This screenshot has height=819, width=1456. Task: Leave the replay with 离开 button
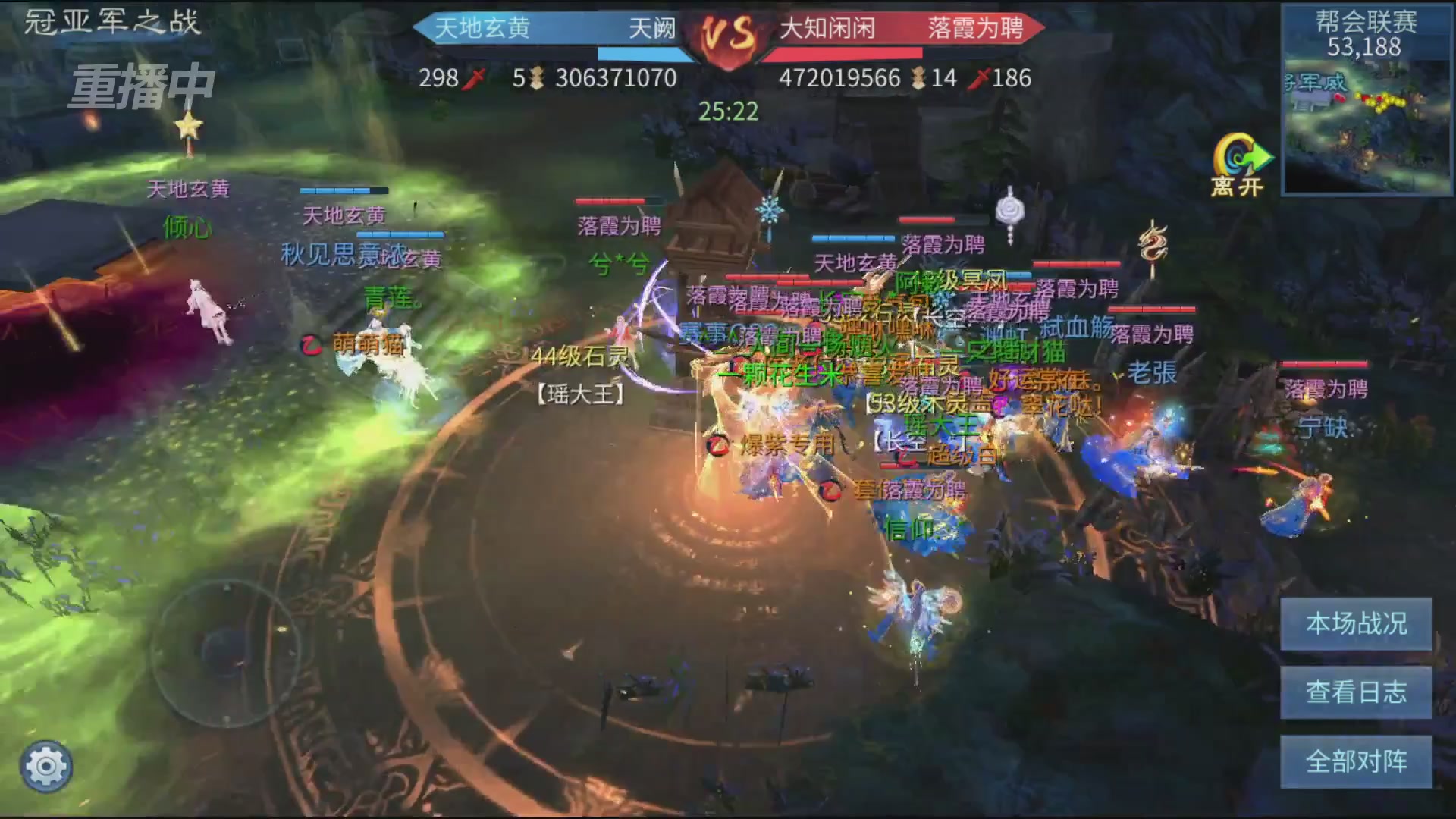coord(1239,165)
